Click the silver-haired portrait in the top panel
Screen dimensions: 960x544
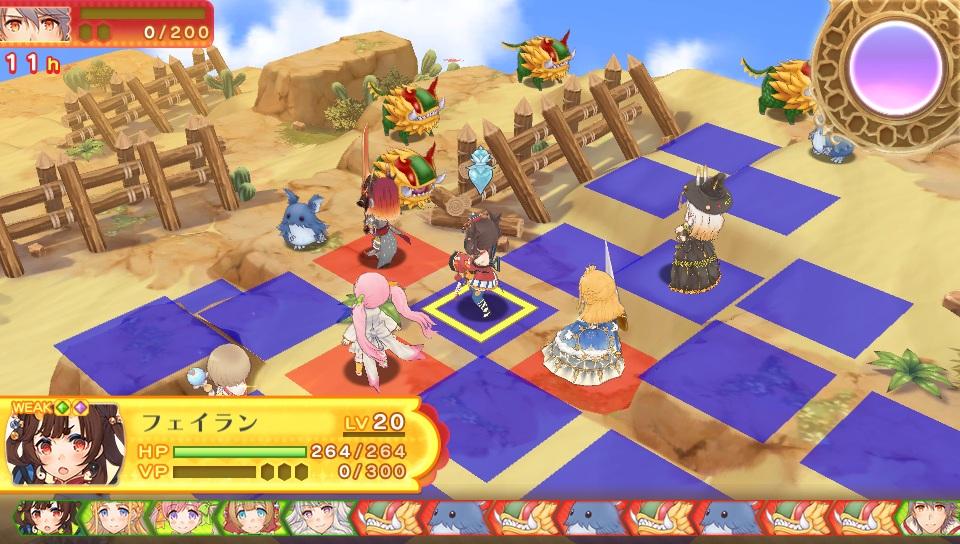point(37,24)
